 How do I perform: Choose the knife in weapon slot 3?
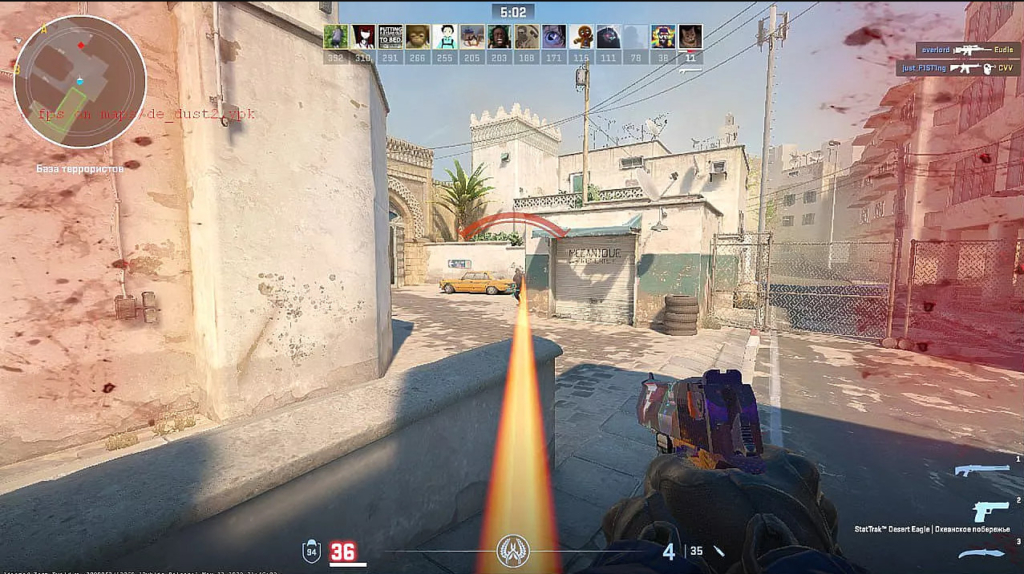pyautogui.click(x=980, y=553)
